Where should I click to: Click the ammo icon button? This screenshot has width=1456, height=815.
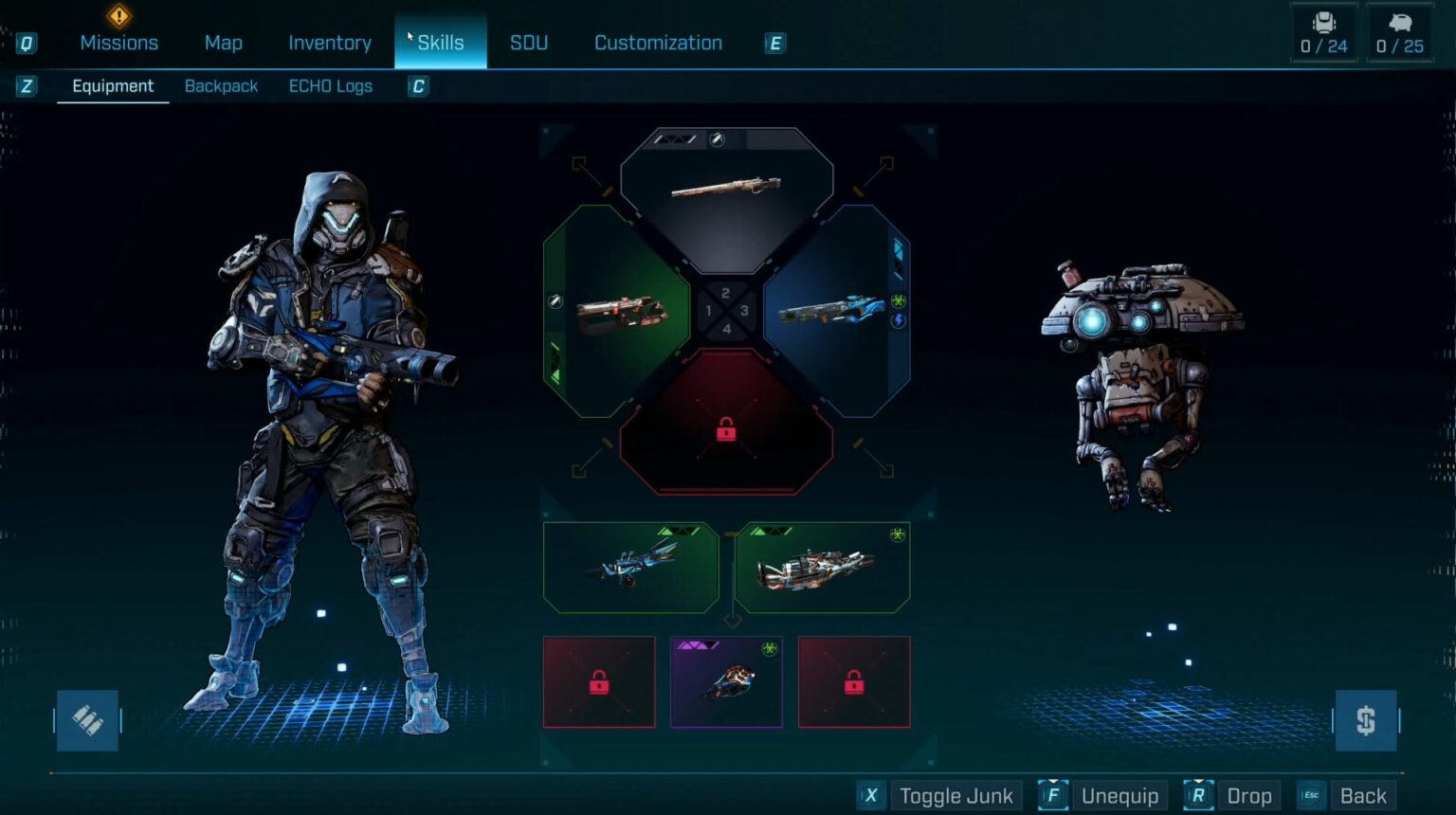87,721
